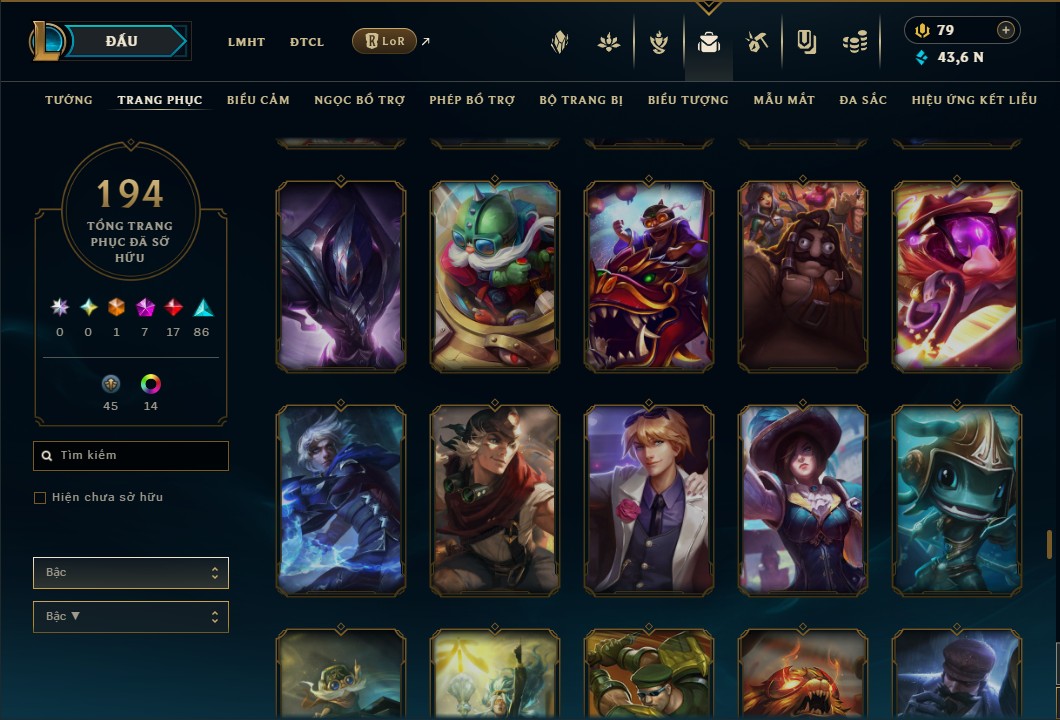Viewport: 1060px width, 720px height.
Task: Click the plus button to buy currency
Action: click(1006, 30)
